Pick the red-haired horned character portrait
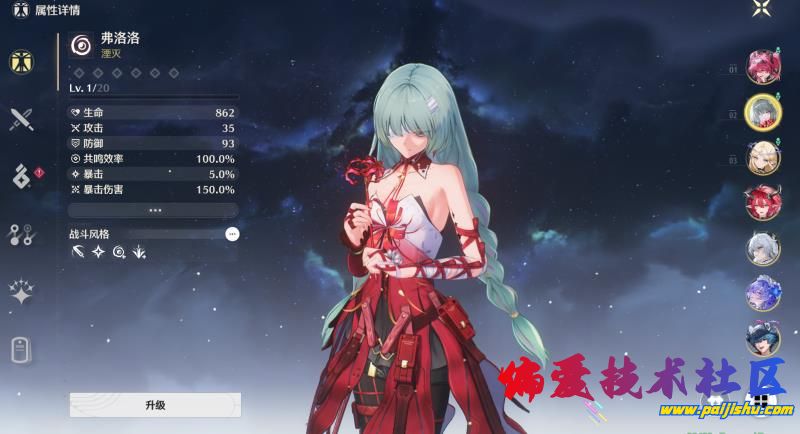 tap(763, 203)
